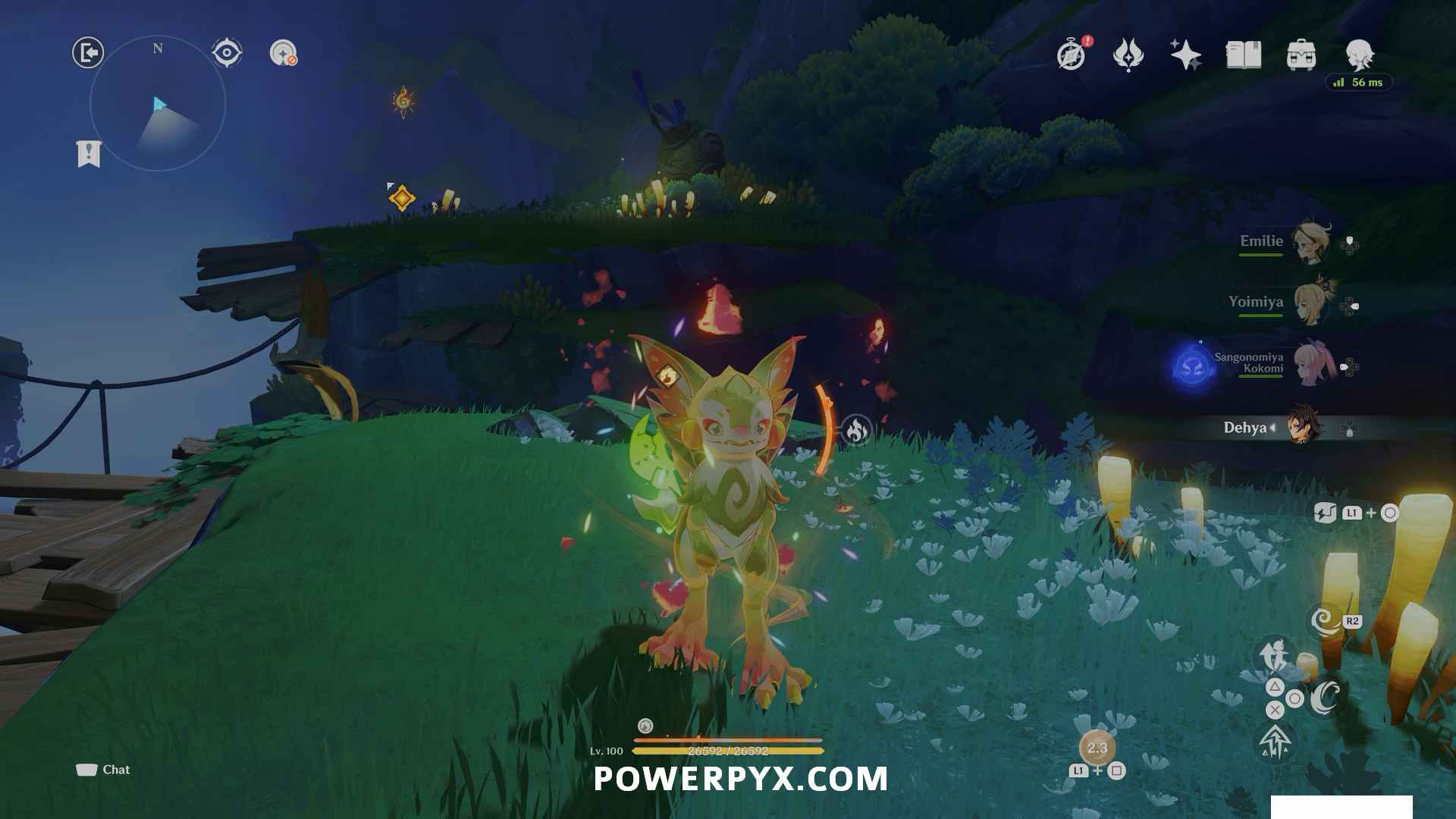Viewport: 1456px width, 819px height.
Task: Toggle the eye-shaped view icon
Action: click(x=227, y=53)
